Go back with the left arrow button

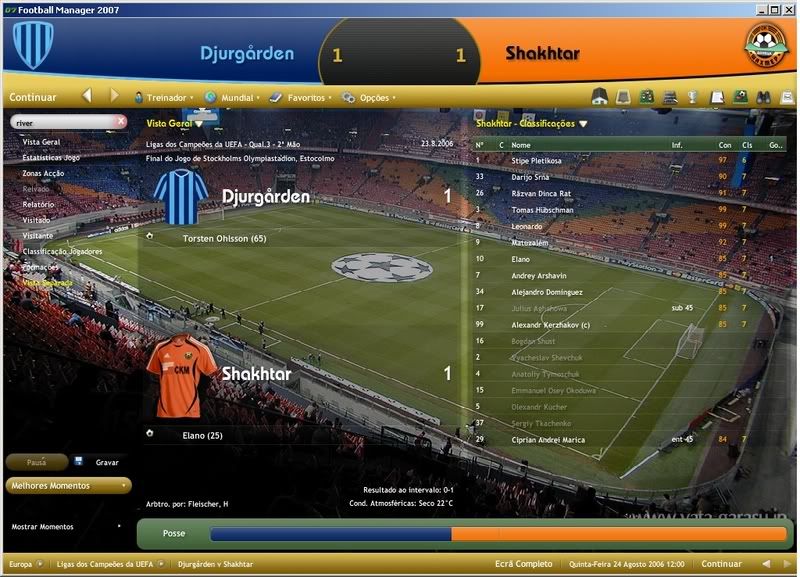pyautogui.click(x=87, y=97)
